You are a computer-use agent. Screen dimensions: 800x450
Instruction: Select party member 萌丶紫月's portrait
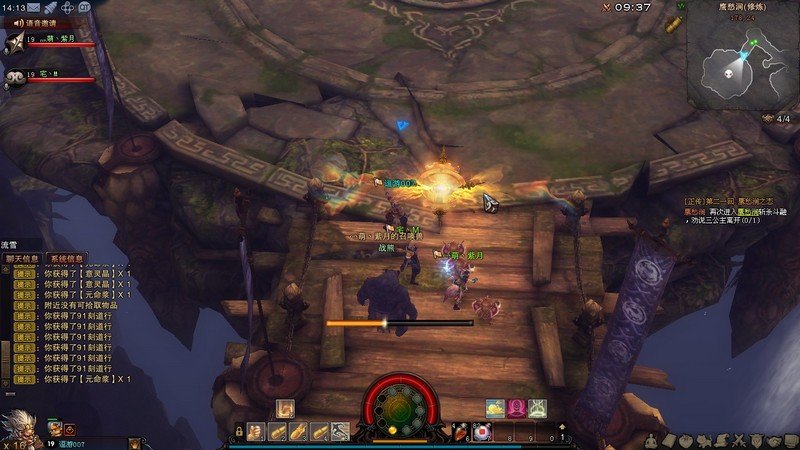15,42
